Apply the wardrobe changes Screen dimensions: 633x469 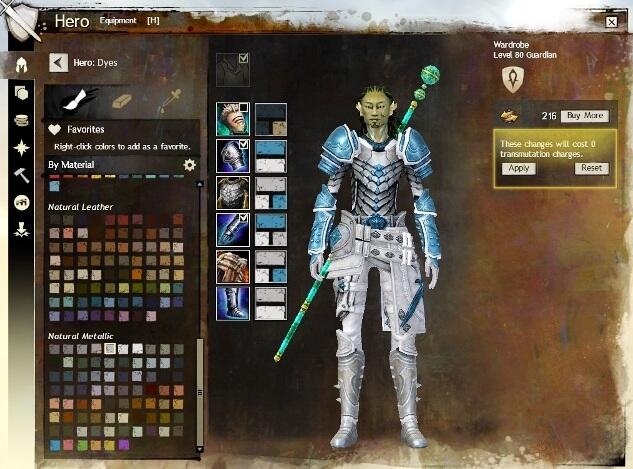pyautogui.click(x=518, y=168)
